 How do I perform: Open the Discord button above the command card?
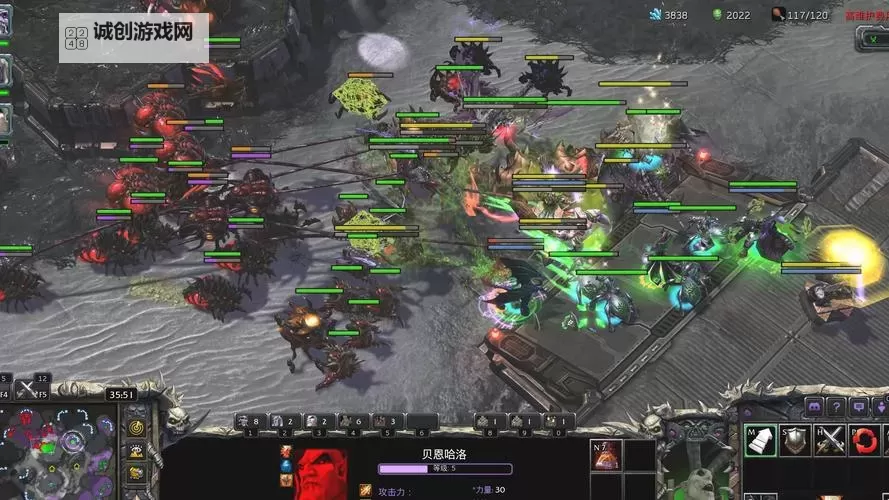click(813, 407)
